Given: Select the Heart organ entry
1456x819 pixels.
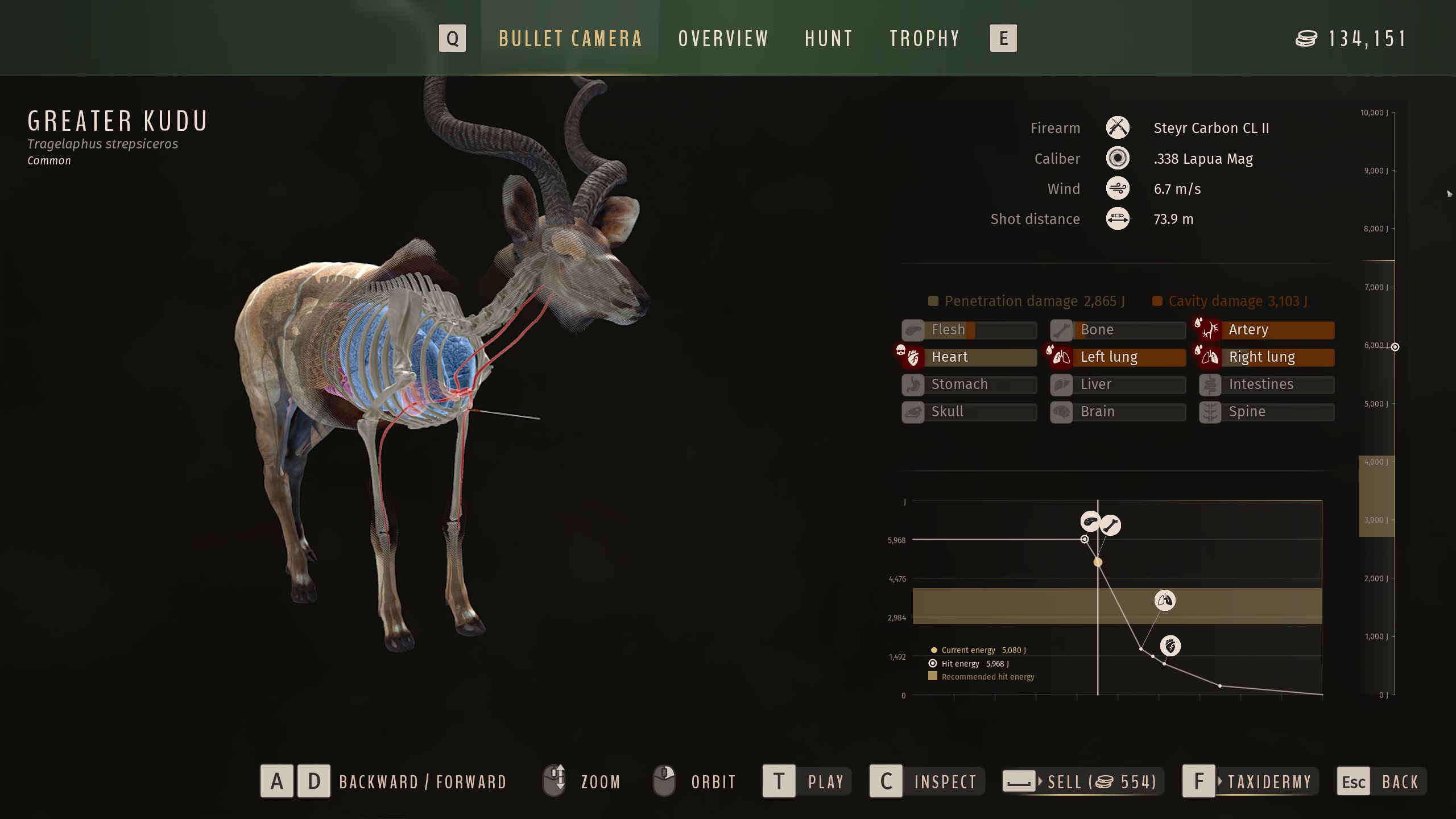Looking at the screenshot, I should point(969,357).
